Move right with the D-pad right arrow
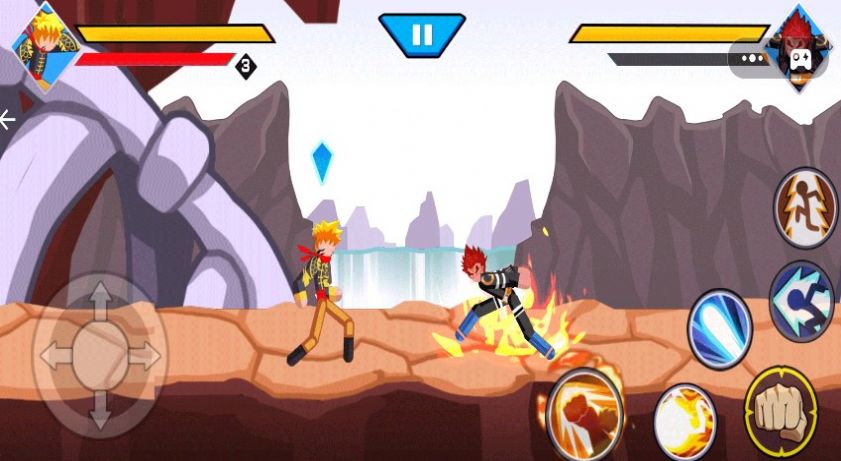The image size is (841, 461). click(144, 355)
